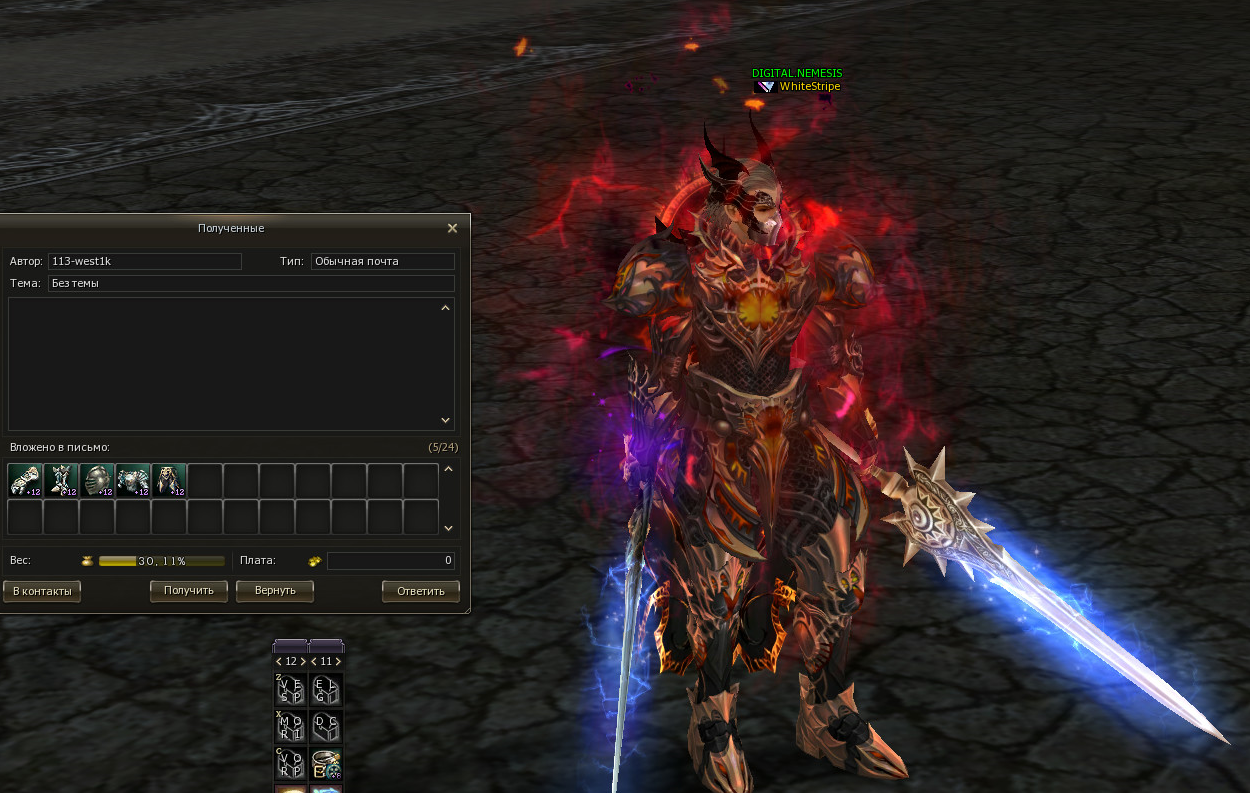Activate the DC macro slot
The height and width of the screenshot is (793, 1250).
point(326,727)
